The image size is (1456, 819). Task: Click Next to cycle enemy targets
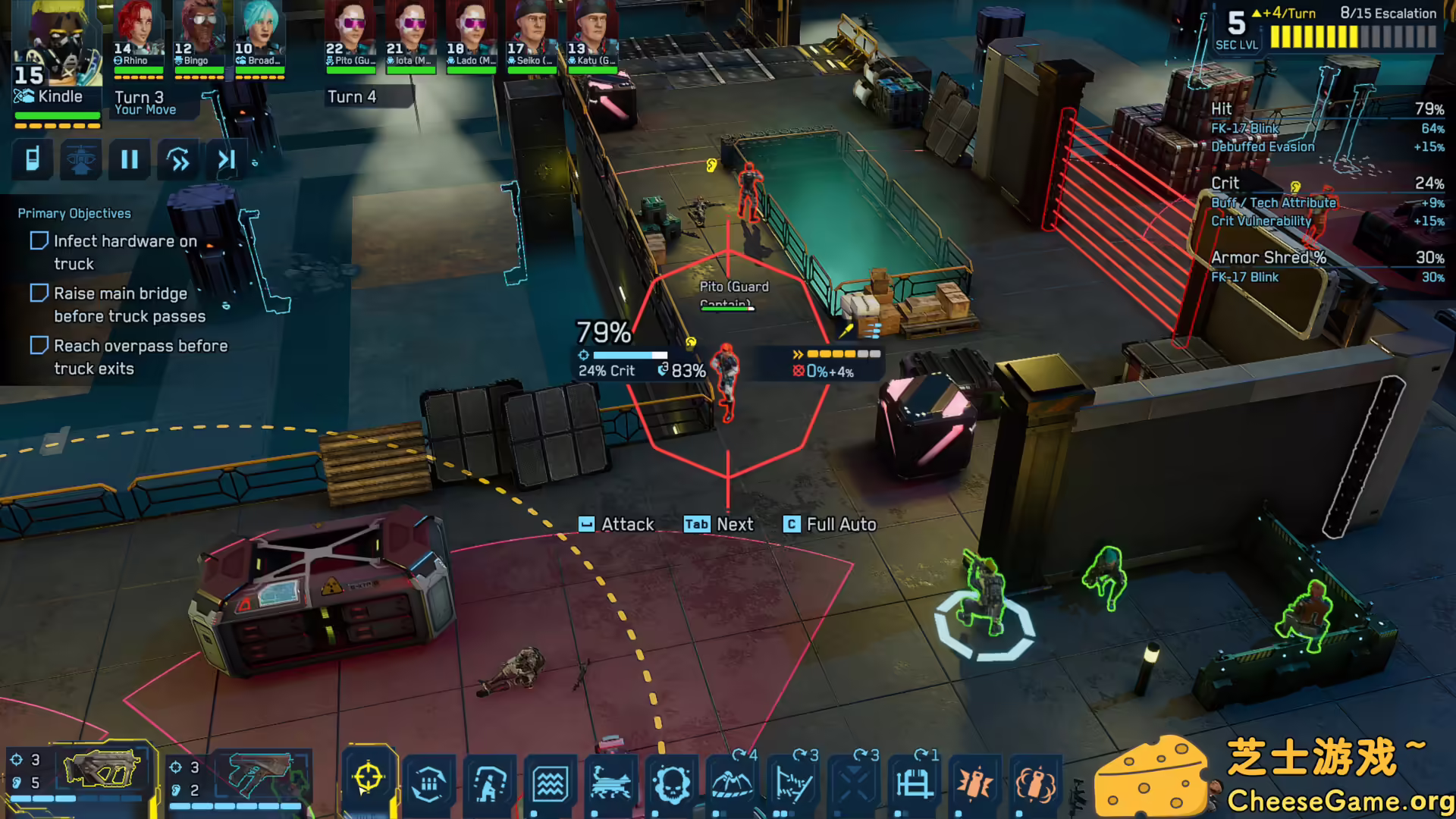coord(719,523)
